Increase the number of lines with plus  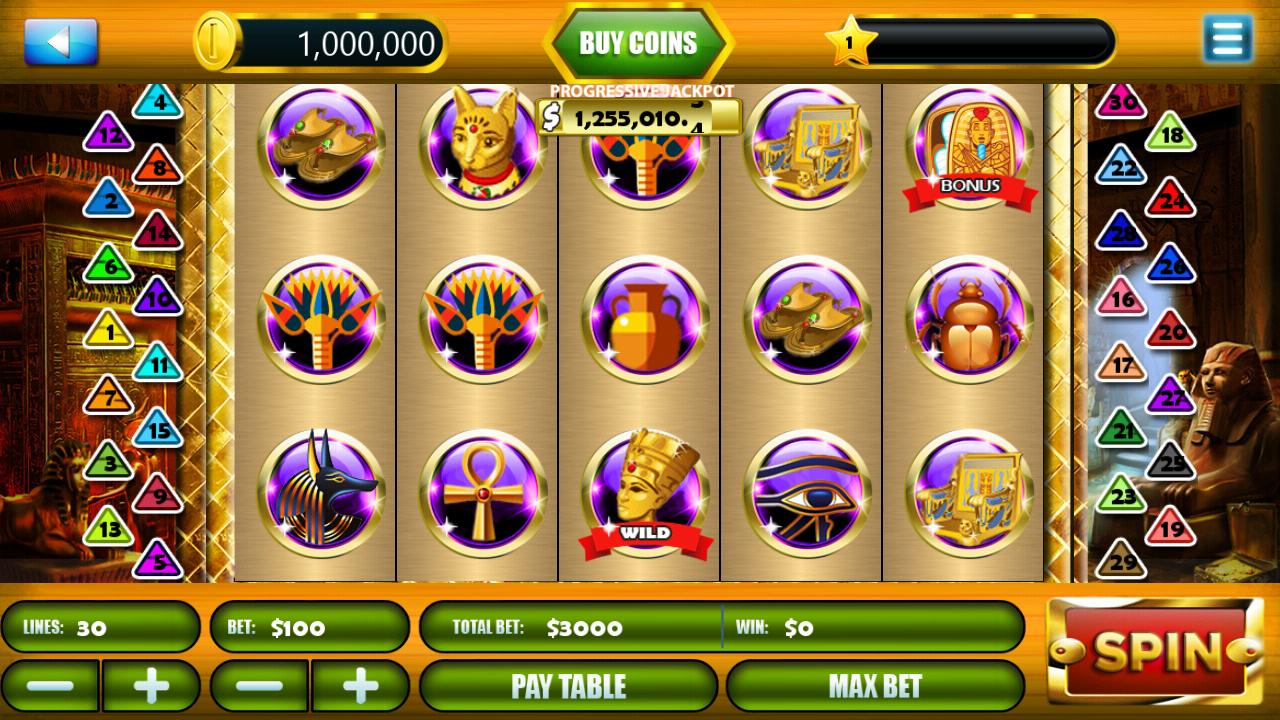click(151, 685)
